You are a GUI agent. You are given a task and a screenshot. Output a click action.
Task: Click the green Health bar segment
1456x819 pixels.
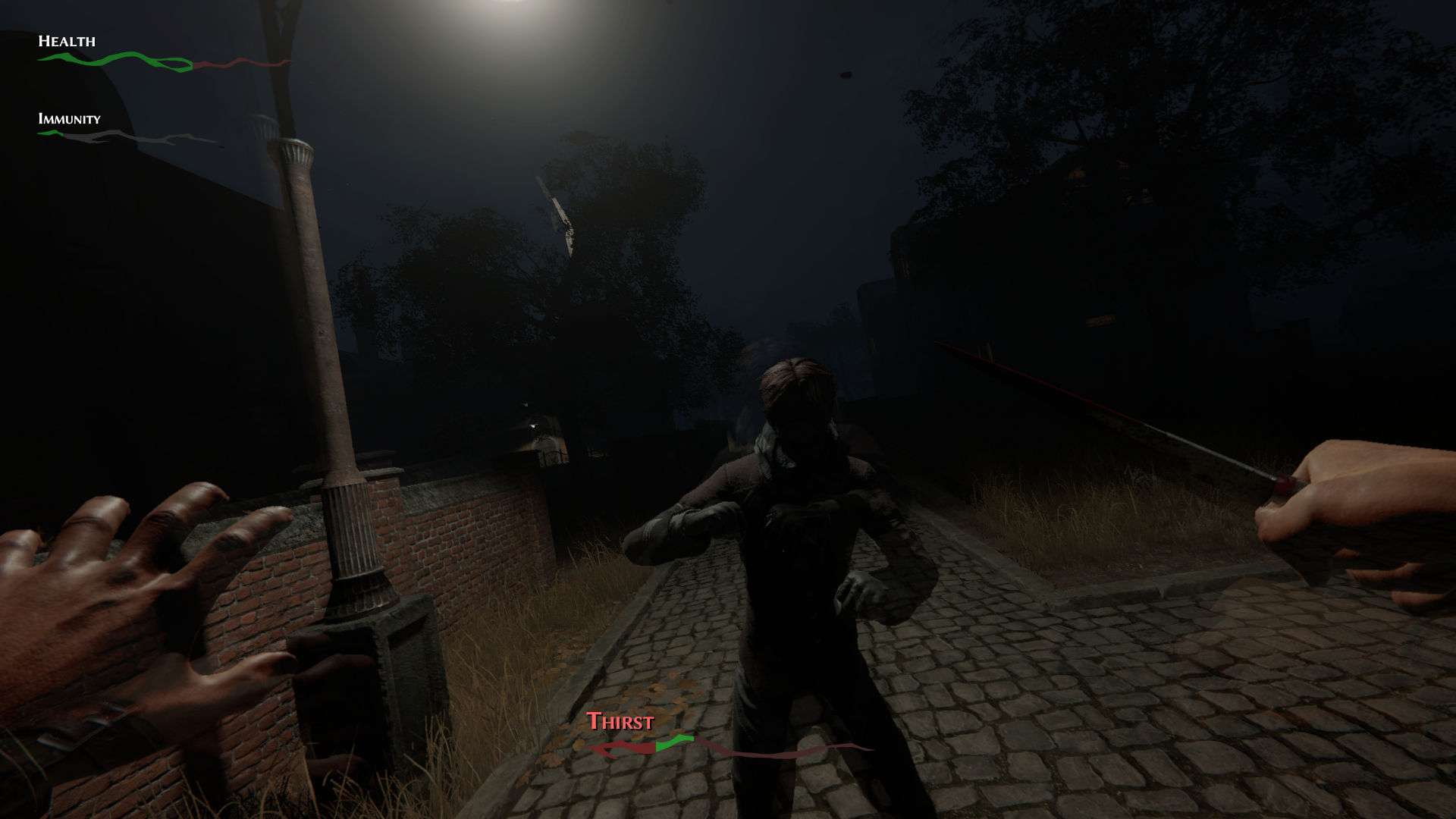coord(114,60)
